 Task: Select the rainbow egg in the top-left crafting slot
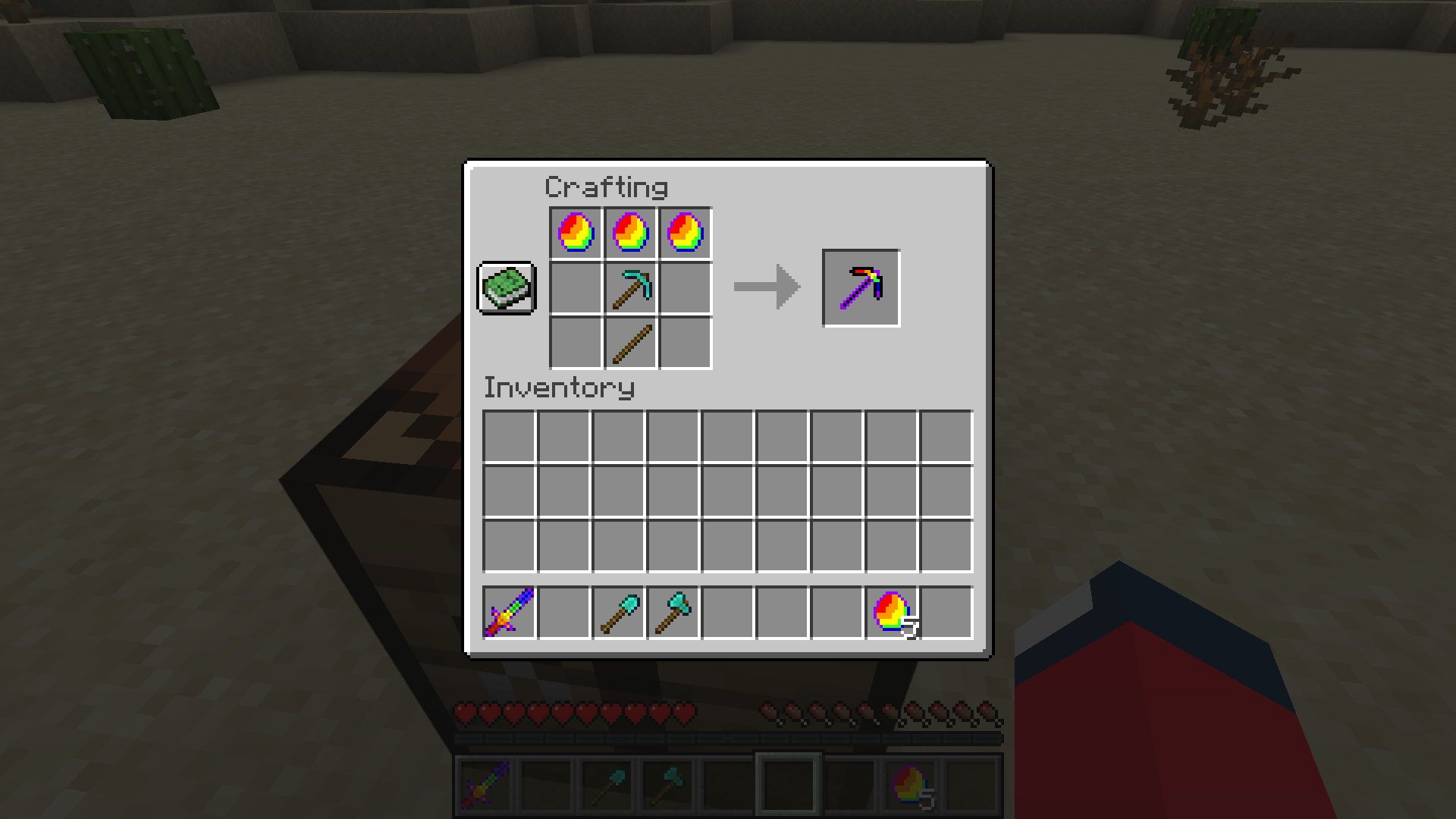(x=574, y=233)
